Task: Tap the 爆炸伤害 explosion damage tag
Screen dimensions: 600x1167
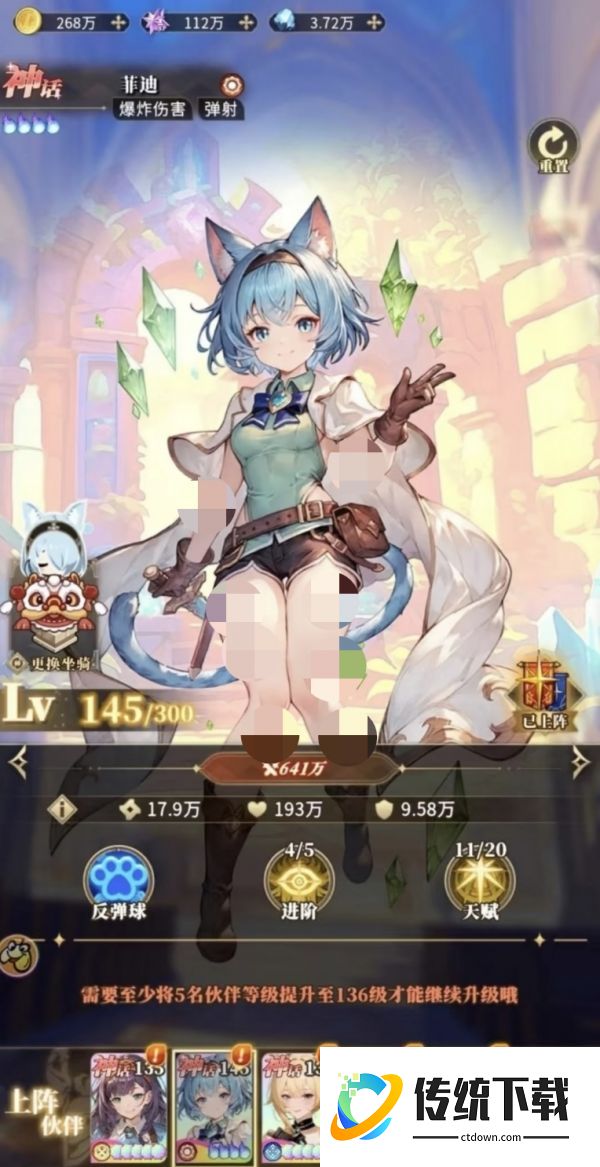Action: (x=150, y=109)
